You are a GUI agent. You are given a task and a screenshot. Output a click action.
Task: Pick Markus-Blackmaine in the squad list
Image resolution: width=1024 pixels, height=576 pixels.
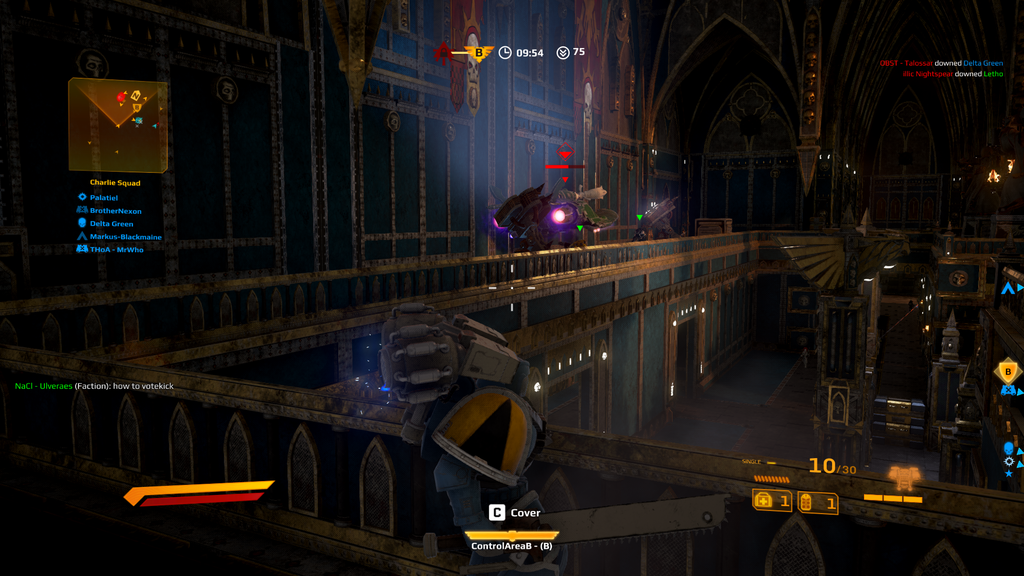pyautogui.click(x=125, y=237)
